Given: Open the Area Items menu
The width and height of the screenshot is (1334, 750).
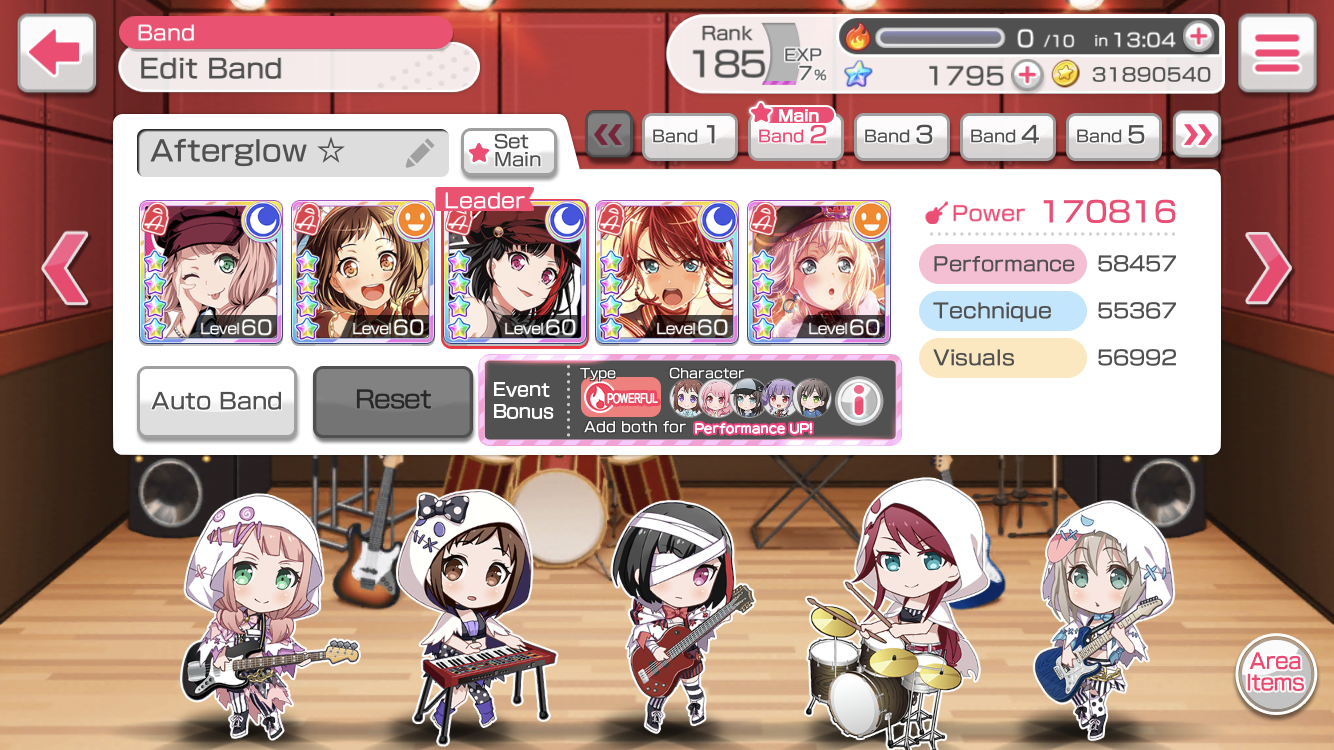Looking at the screenshot, I should click(1275, 673).
